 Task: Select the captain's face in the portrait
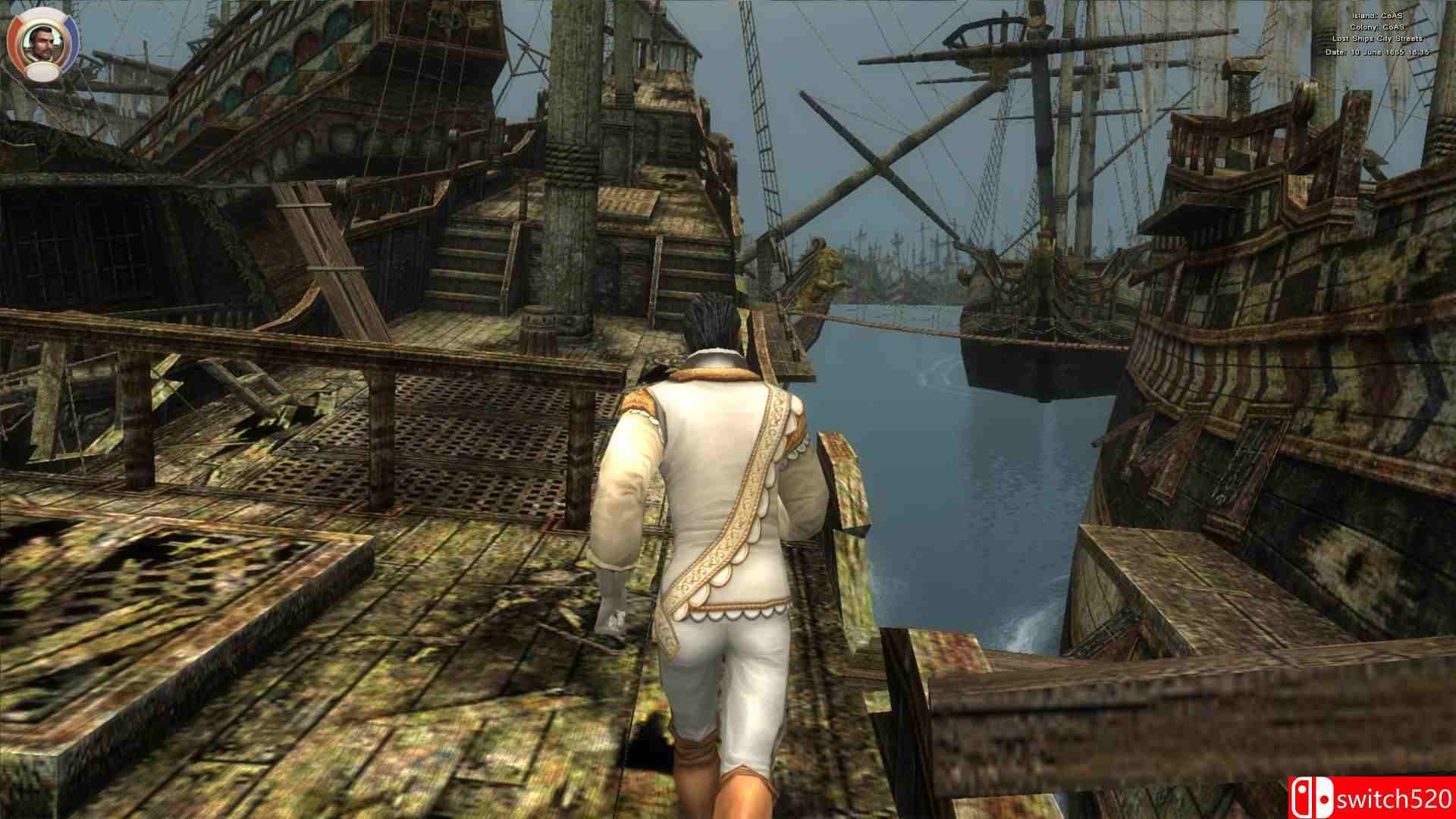pyautogui.click(x=42, y=42)
